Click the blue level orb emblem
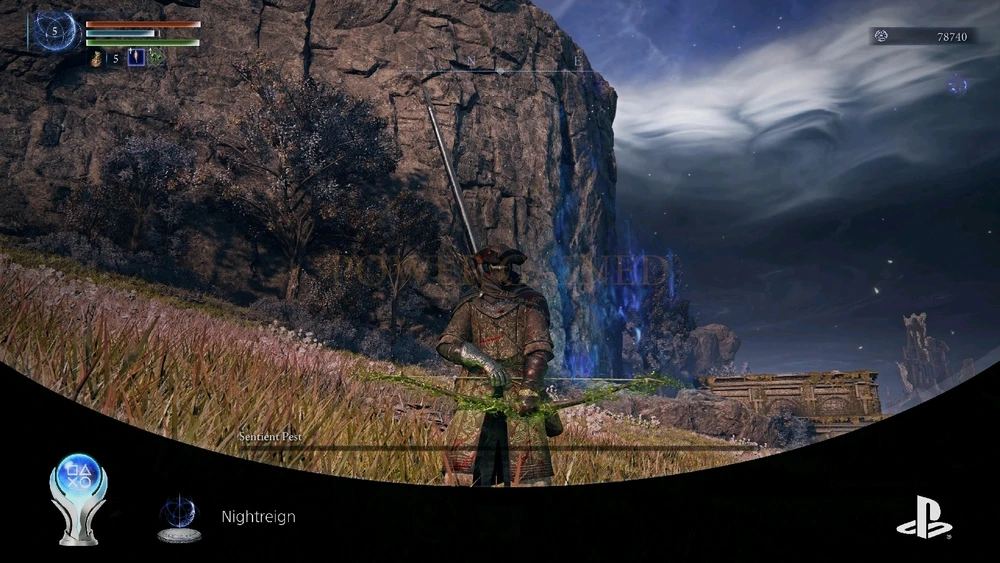The height and width of the screenshot is (563, 1000). pyautogui.click(x=56, y=31)
